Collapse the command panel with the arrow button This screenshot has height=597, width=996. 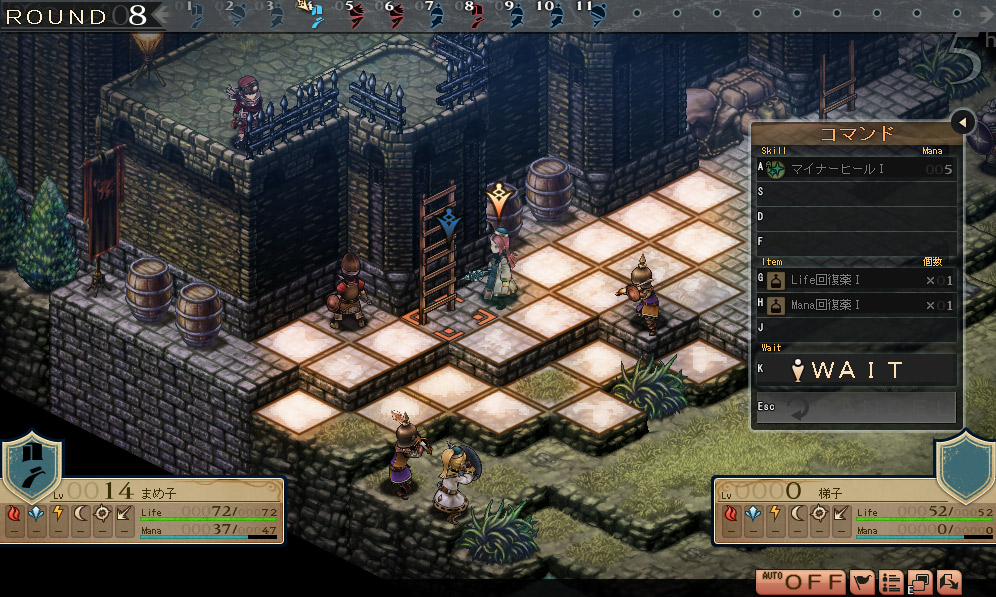tap(962, 122)
